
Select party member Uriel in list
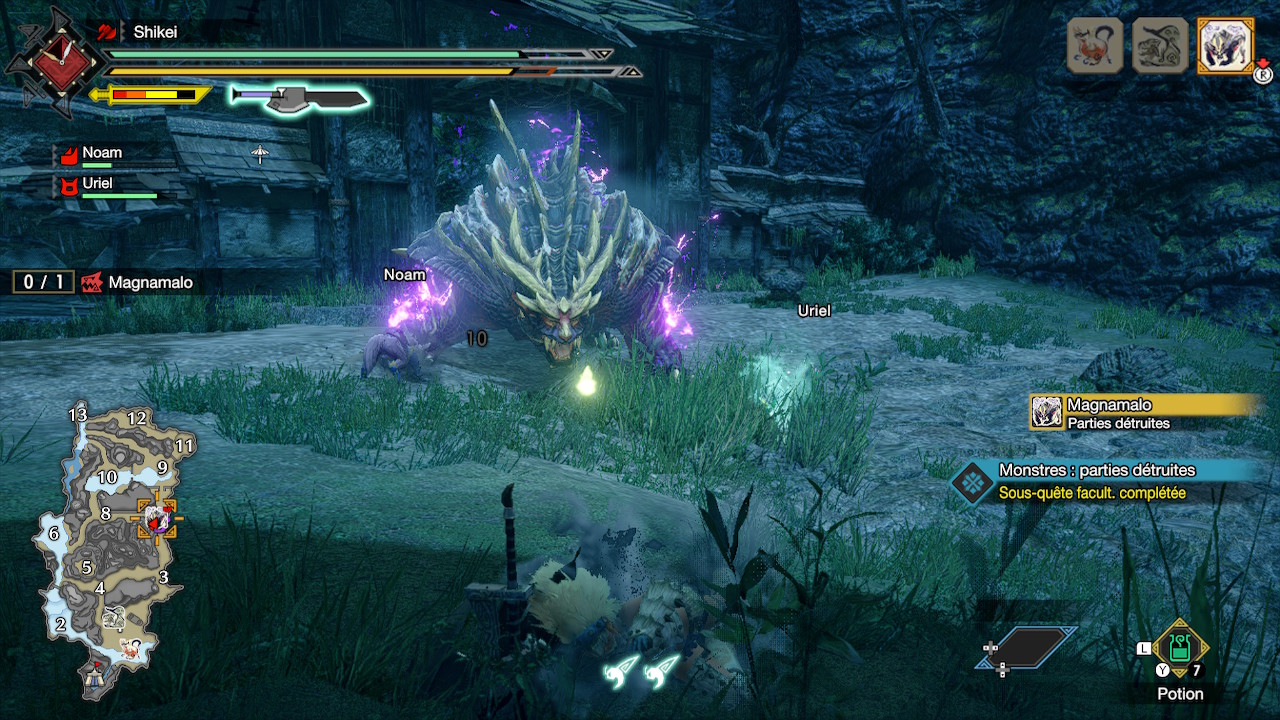click(97, 184)
